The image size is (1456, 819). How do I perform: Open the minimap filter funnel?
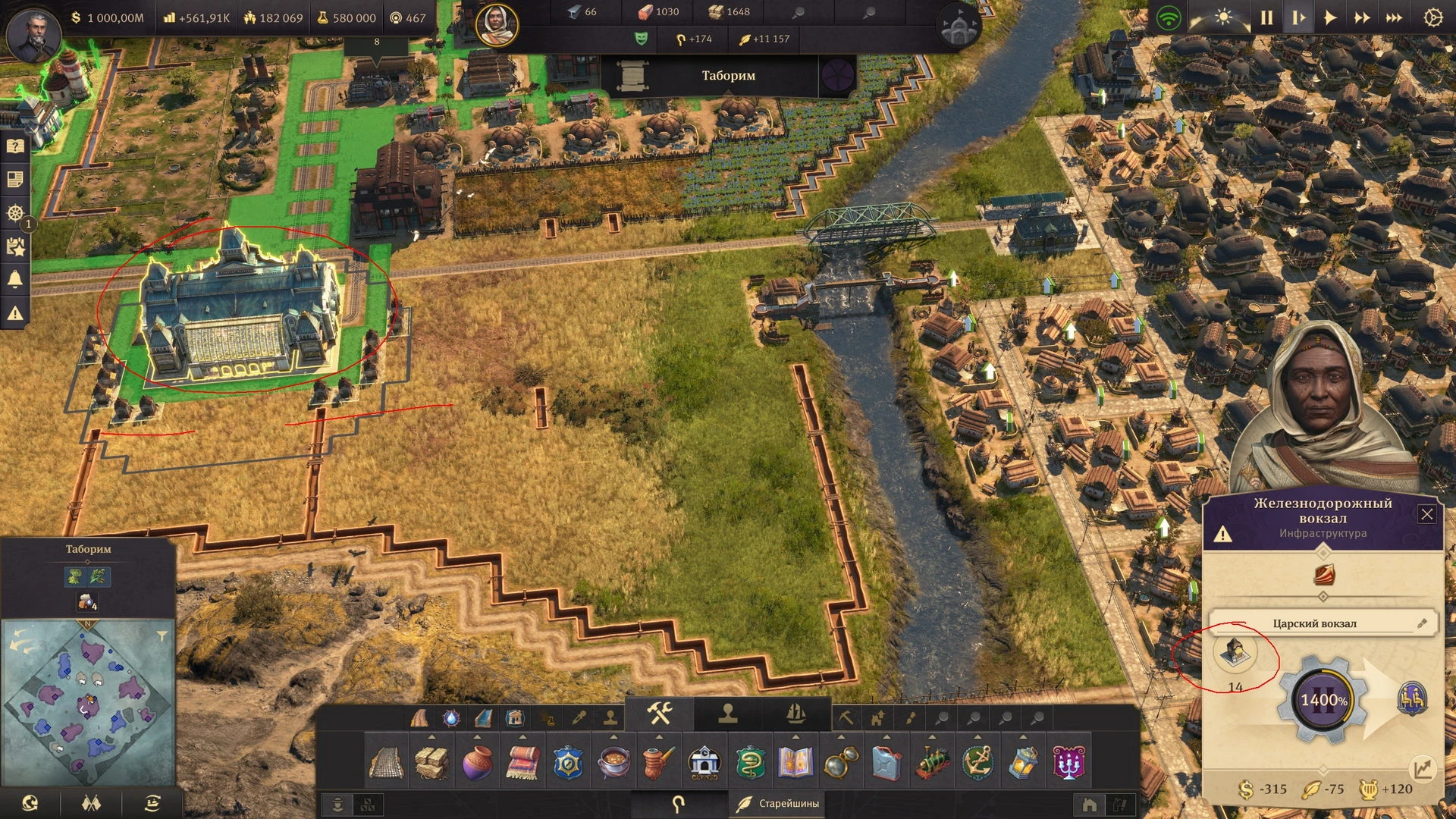pyautogui.click(x=162, y=635)
